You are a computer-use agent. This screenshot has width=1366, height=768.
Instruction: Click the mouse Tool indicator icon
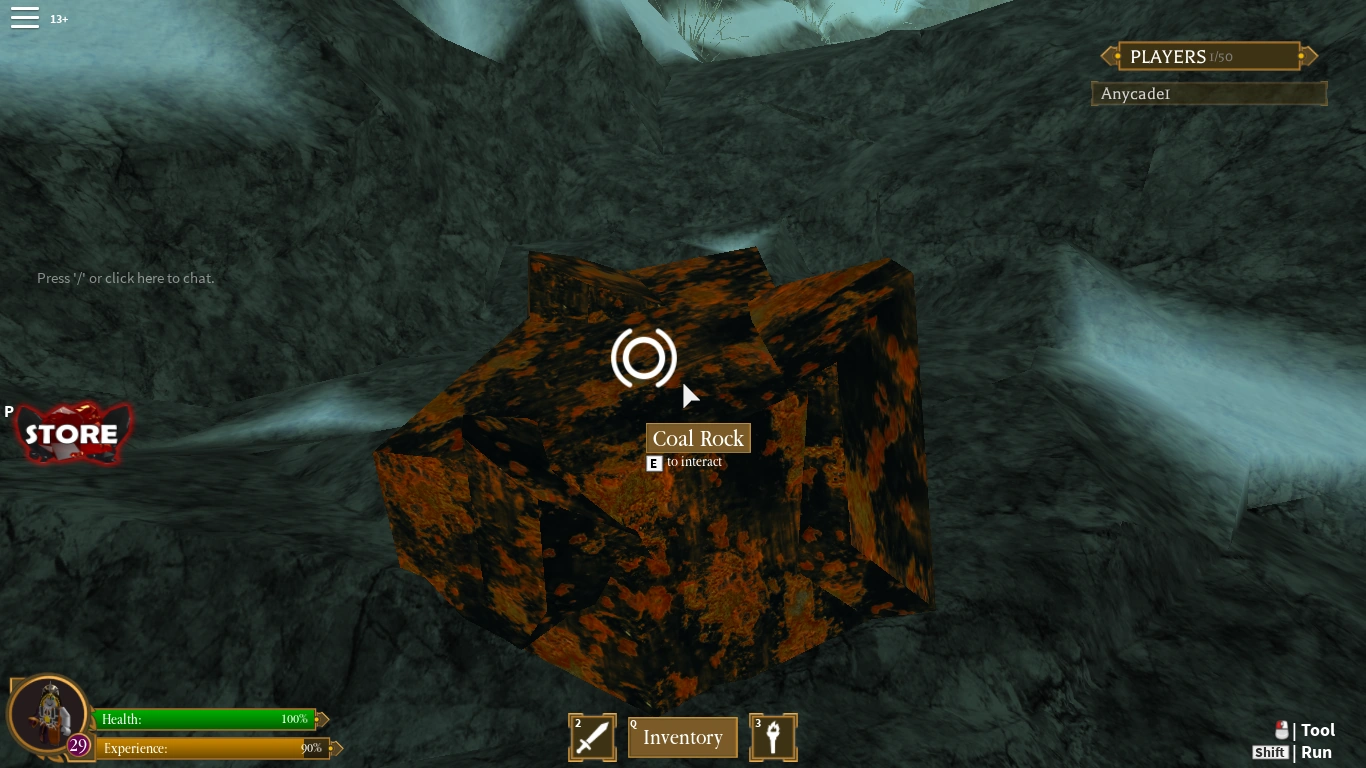pyautogui.click(x=1284, y=730)
